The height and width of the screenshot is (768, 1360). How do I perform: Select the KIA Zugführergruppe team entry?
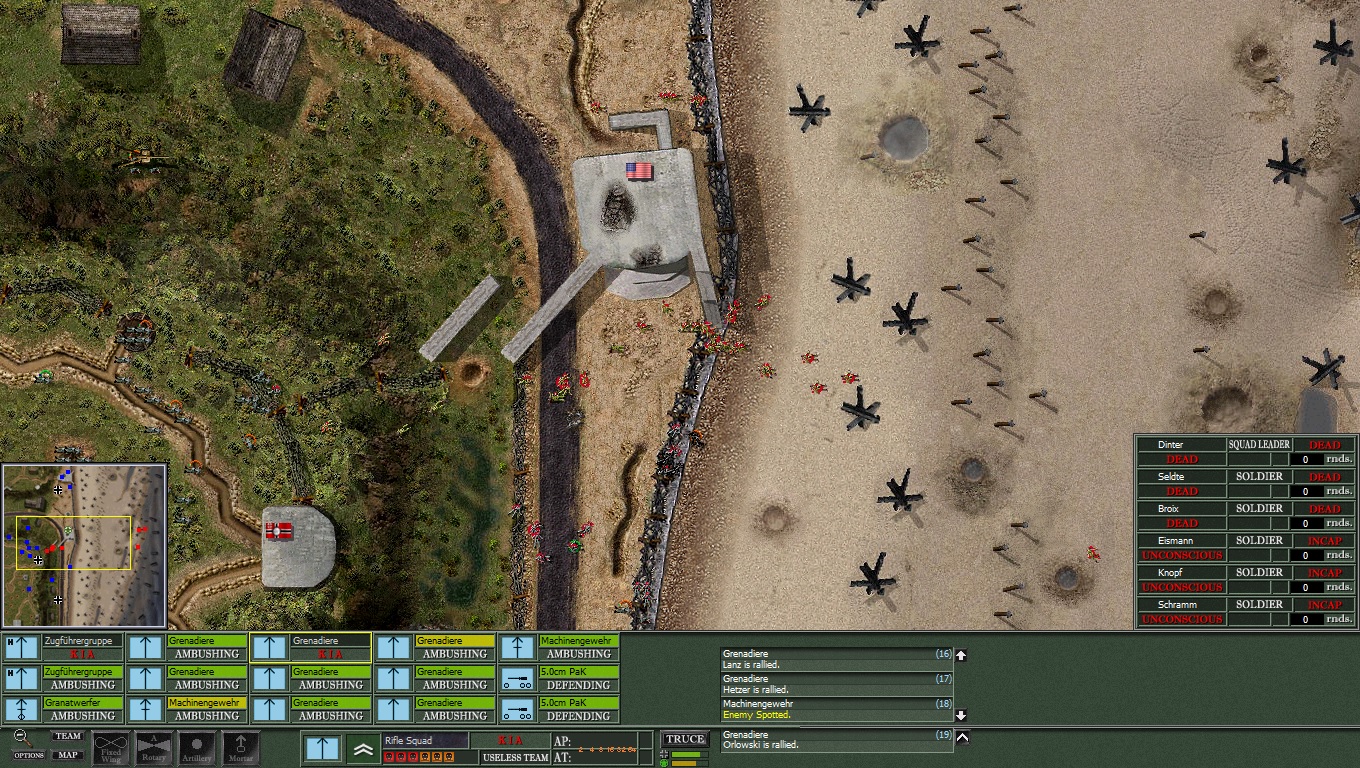[63, 647]
